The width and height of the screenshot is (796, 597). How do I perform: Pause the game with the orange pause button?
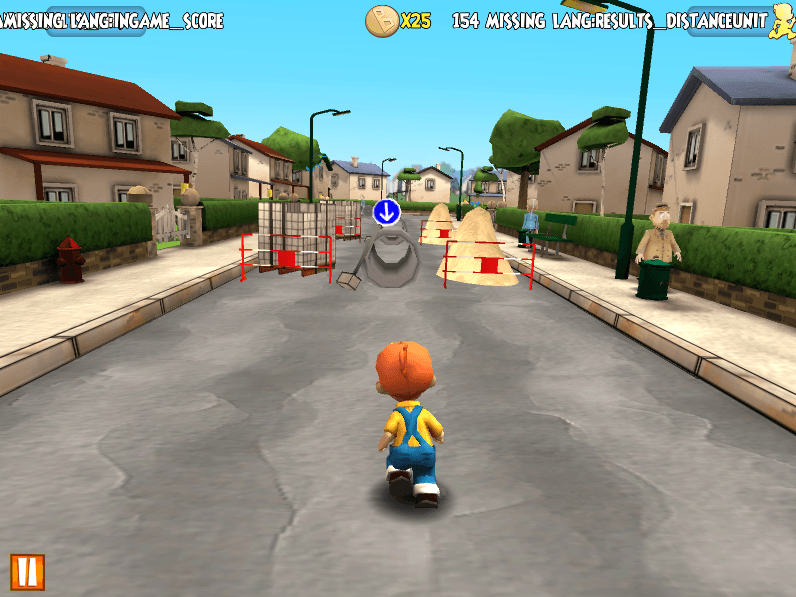[27, 571]
